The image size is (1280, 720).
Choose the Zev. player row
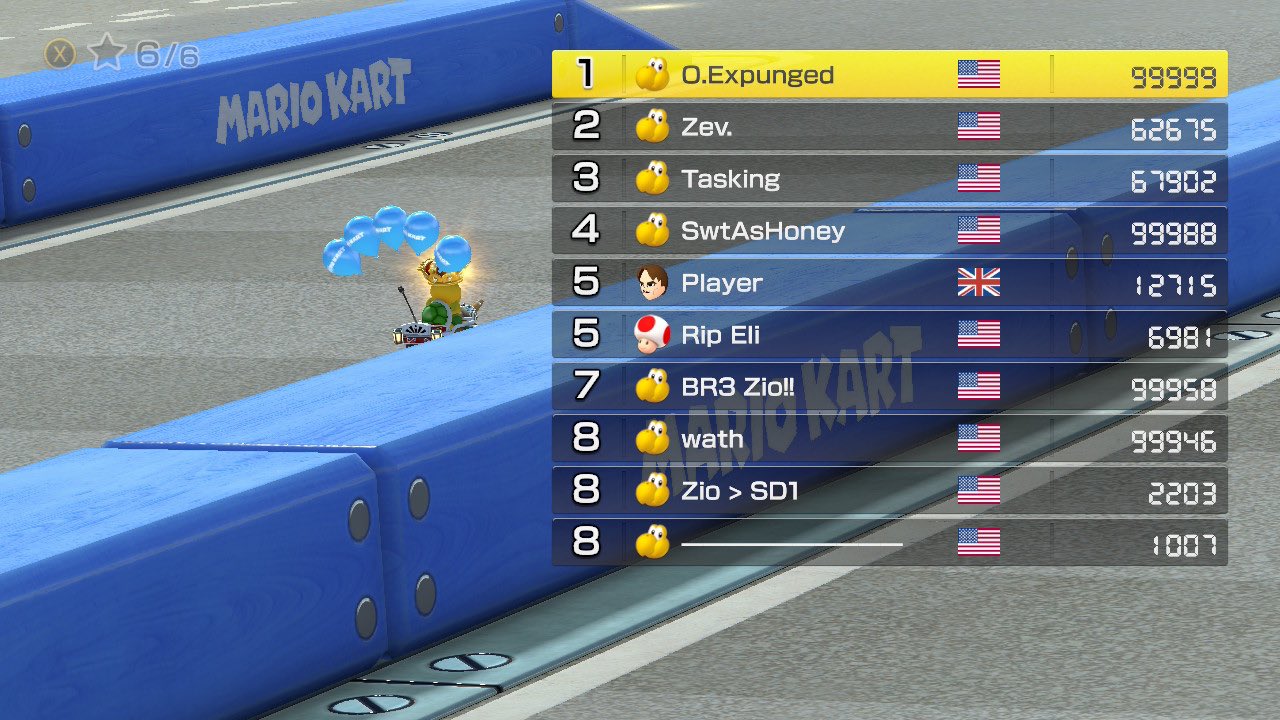tap(889, 127)
